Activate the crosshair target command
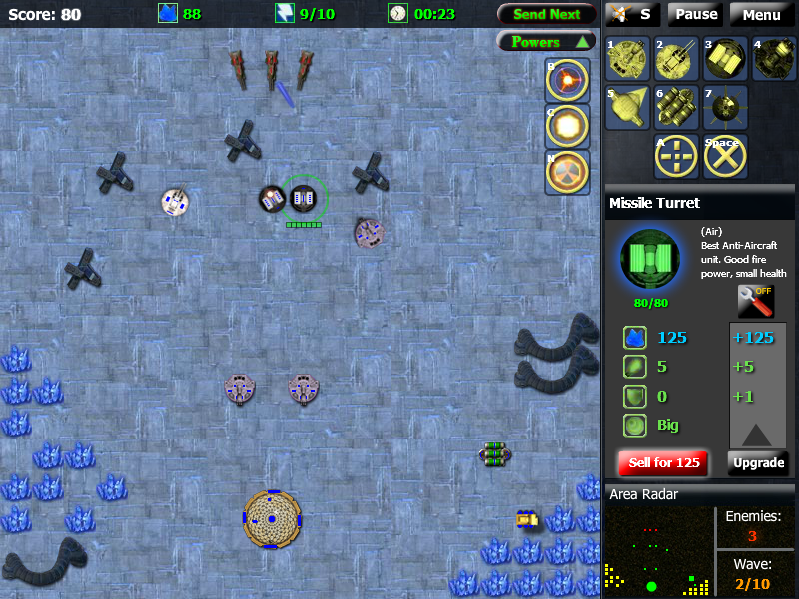799x599 pixels. (676, 157)
